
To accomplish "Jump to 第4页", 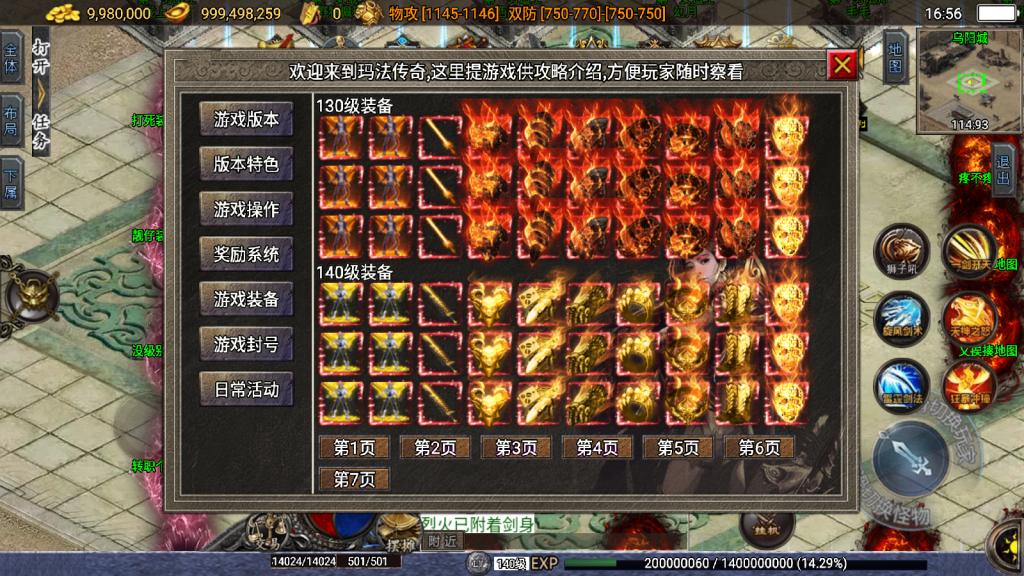I will 597,447.
